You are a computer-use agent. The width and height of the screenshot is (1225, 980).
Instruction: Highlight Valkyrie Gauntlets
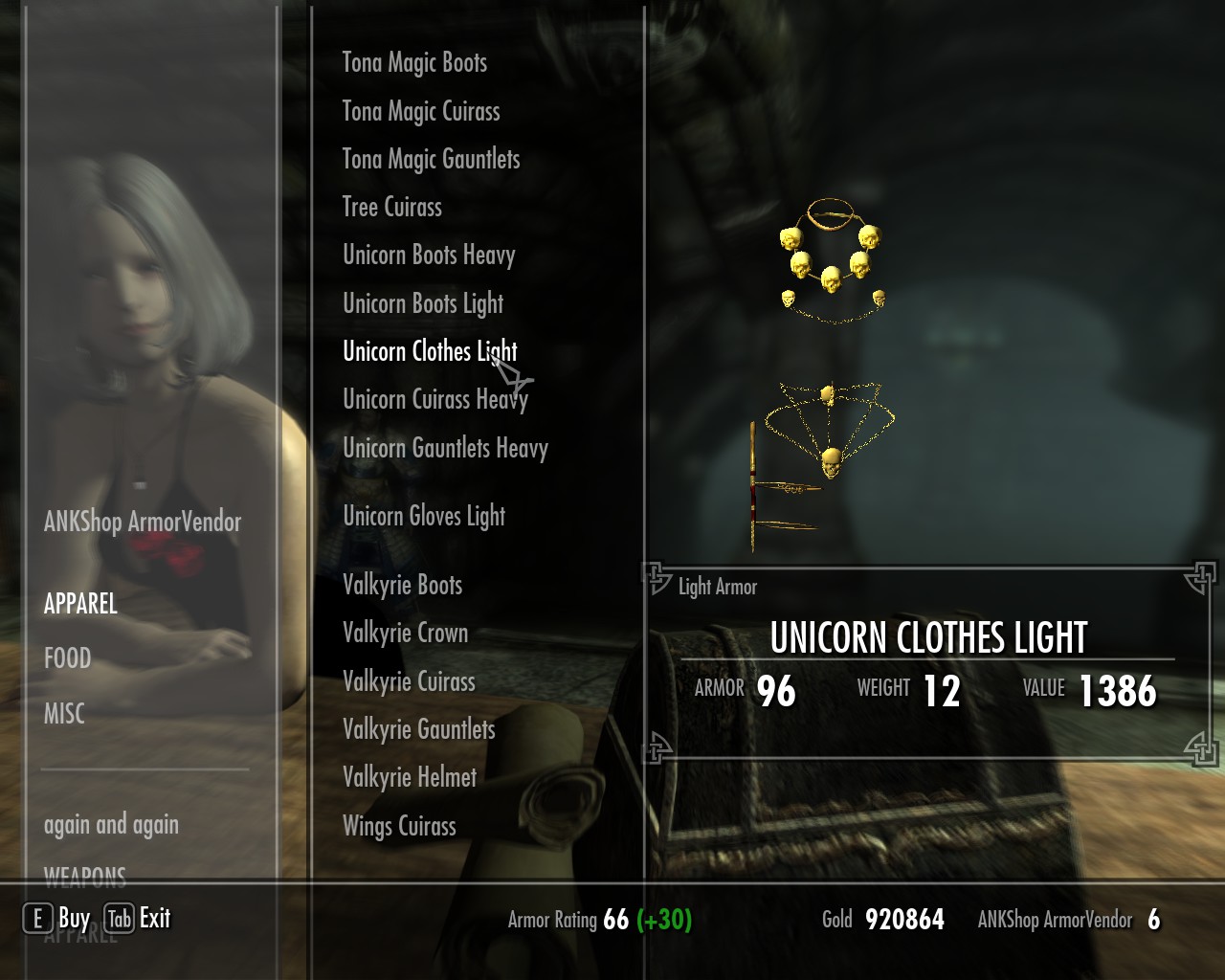[x=419, y=729]
